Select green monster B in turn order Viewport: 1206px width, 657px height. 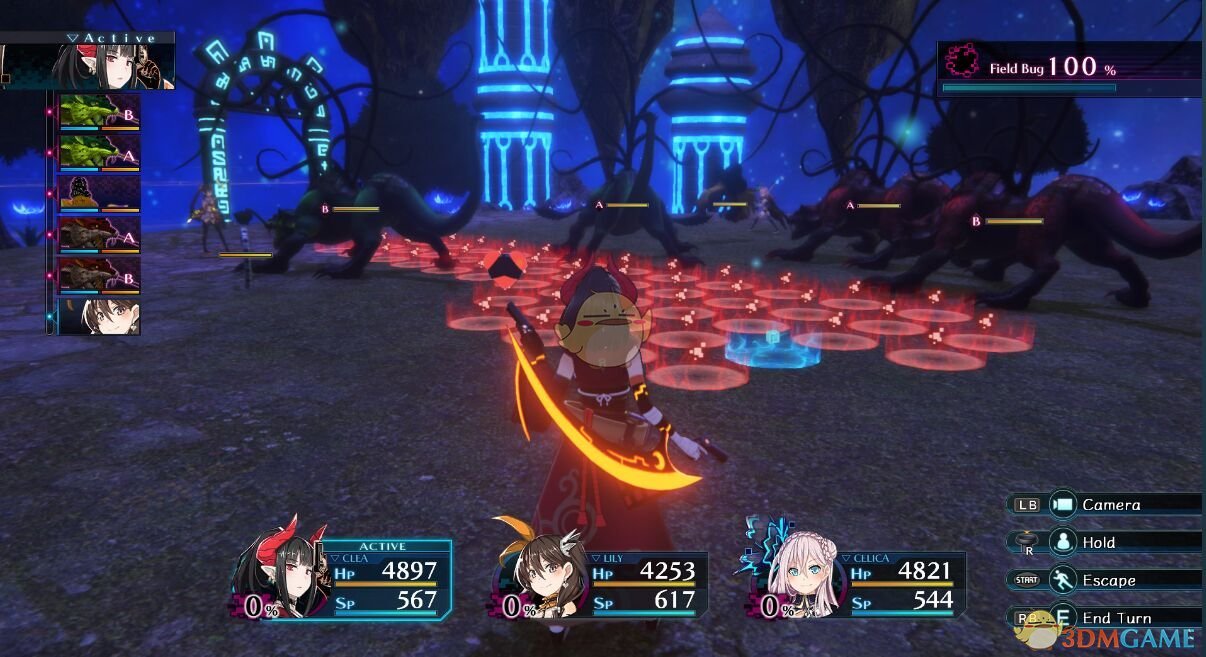tap(99, 112)
